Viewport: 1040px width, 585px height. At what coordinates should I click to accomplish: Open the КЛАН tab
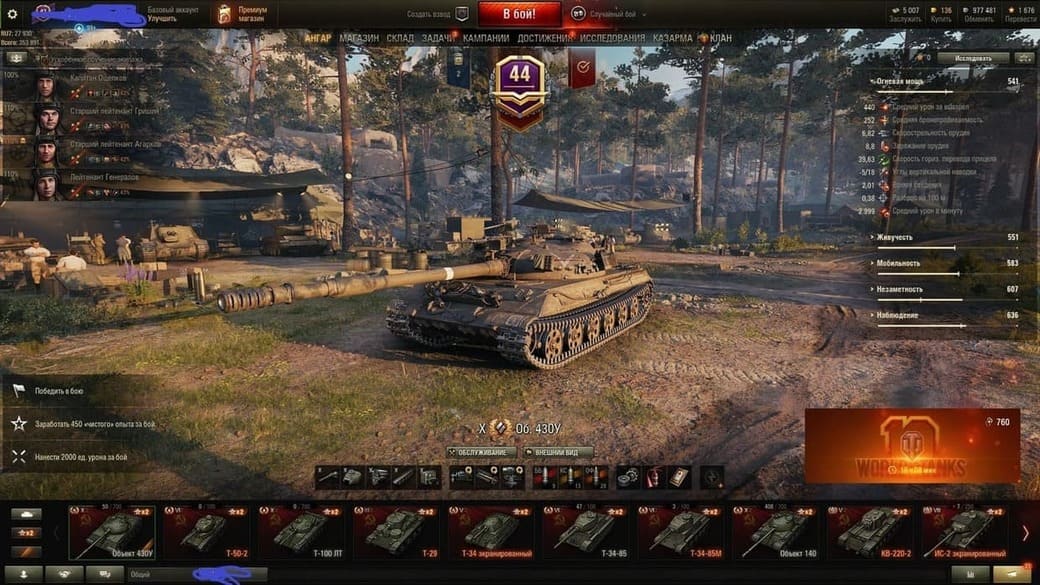pos(720,38)
